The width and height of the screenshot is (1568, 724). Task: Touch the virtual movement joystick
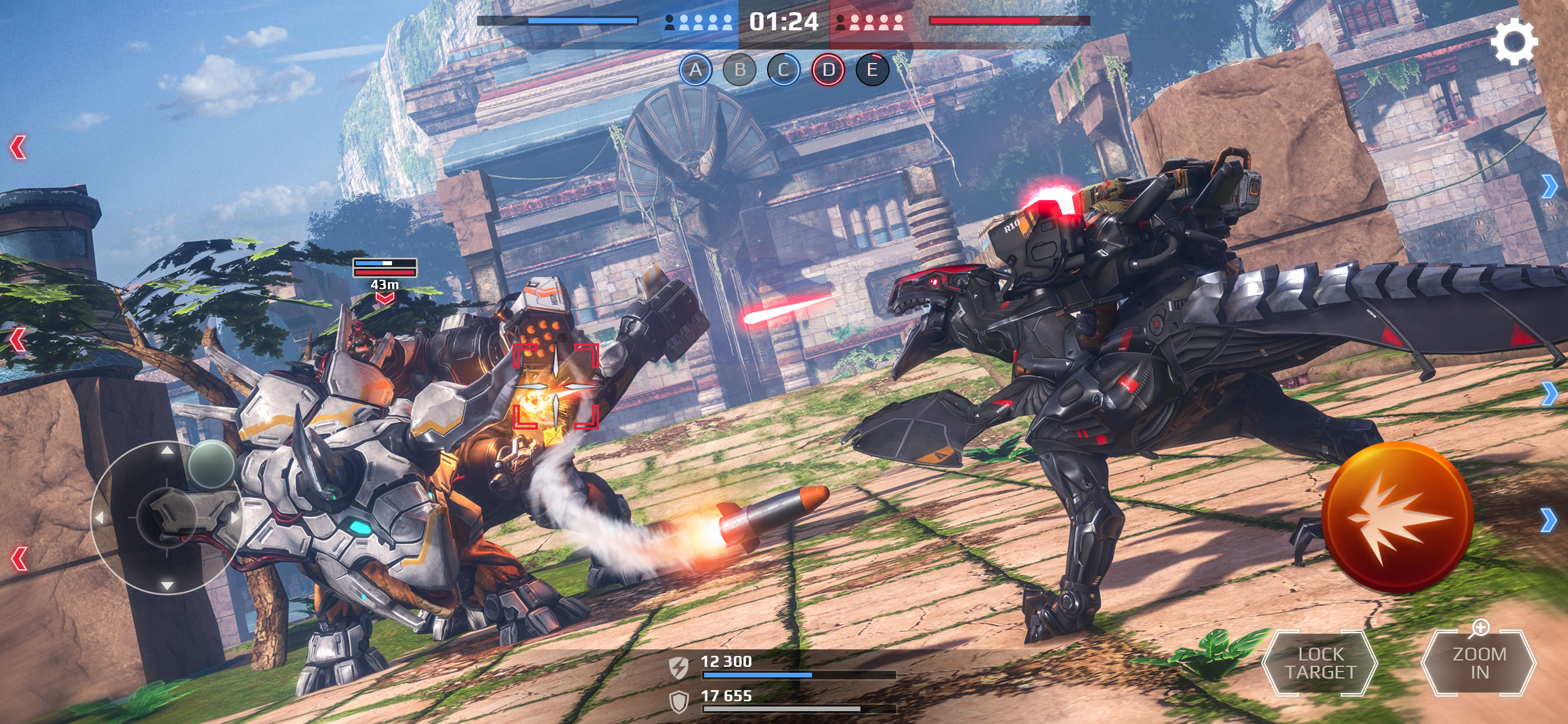166,517
